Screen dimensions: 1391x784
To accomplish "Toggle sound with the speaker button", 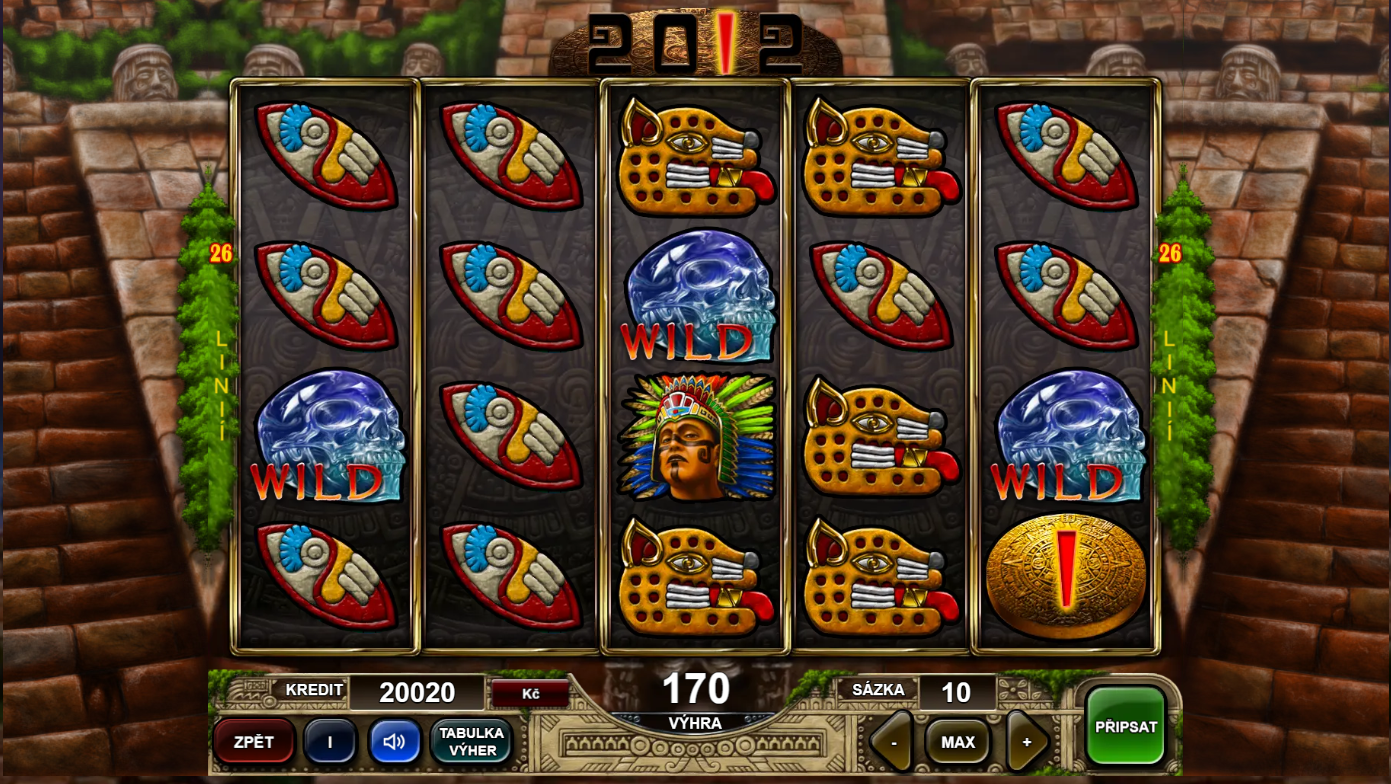I will click(395, 742).
